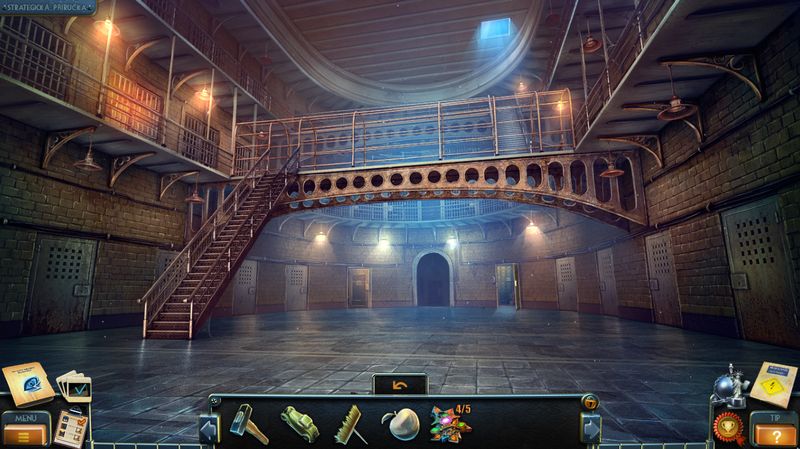Toggle the inventory padlock button
Viewport: 800px width, 449px height.
click(x=590, y=403)
